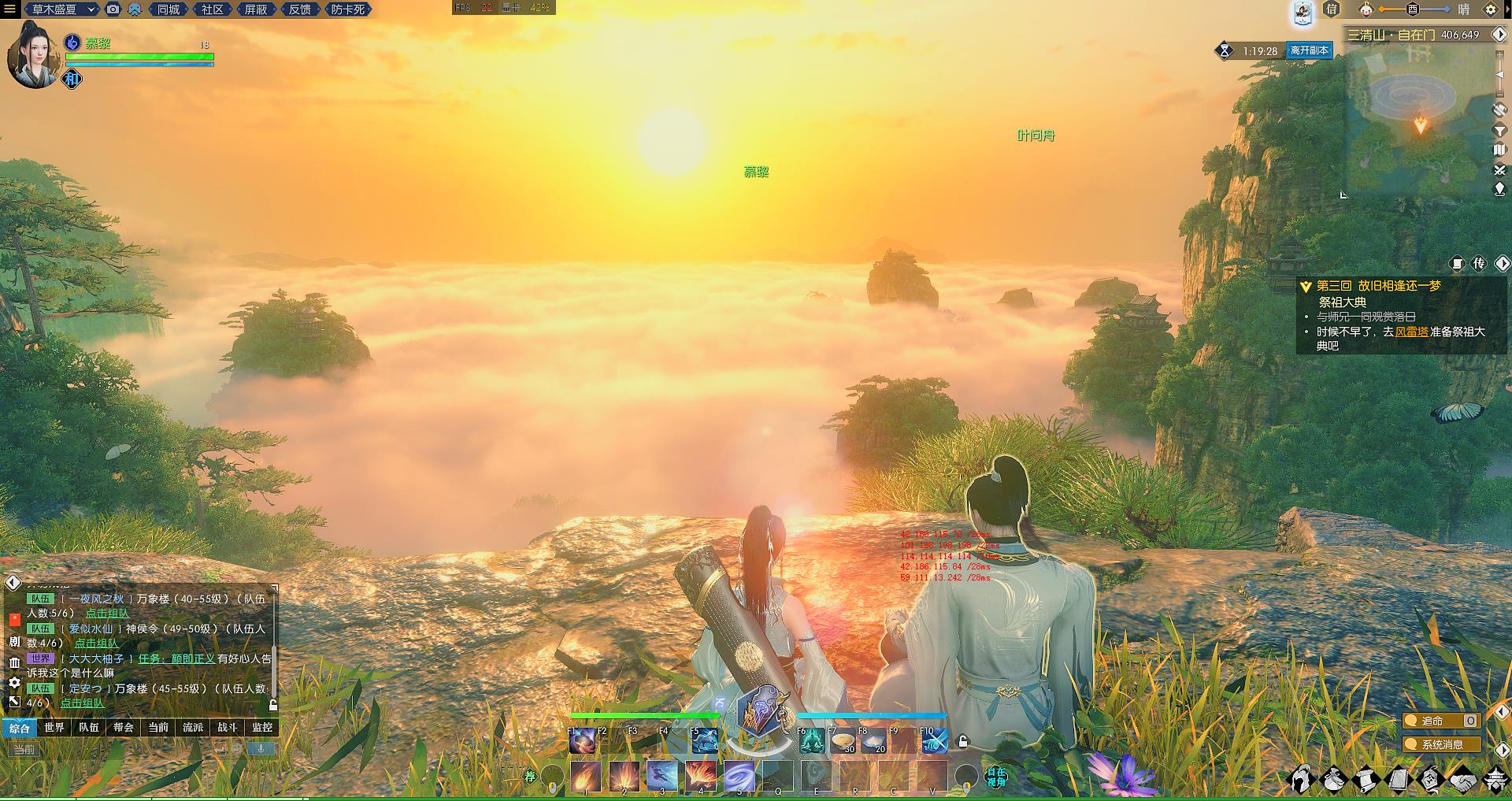Open the 信 mail icon at top right
1512x801 pixels.
(x=1332, y=9)
